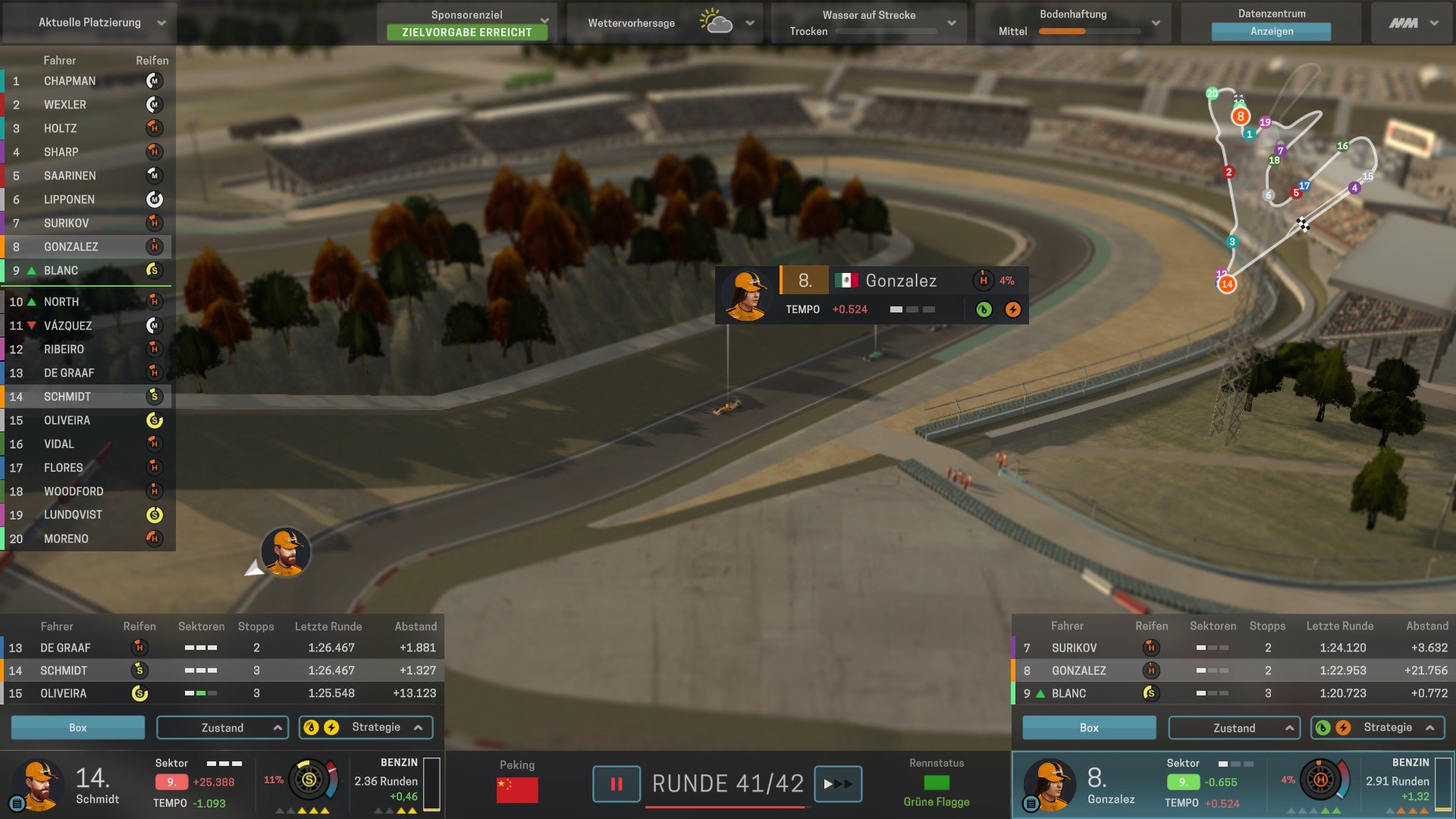Image resolution: width=1456 pixels, height=819 pixels.
Task: Open Gonzalez's Zustand dropdown
Action: (1234, 727)
